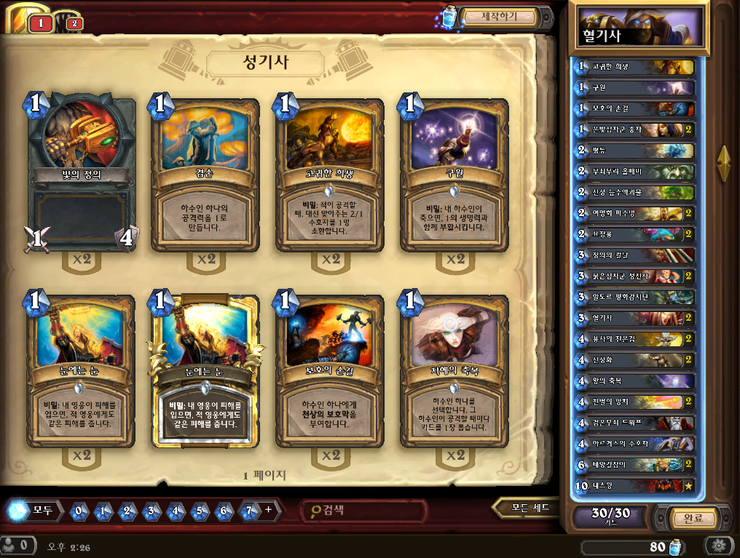Switch to the class tab numbered 1
The height and width of the screenshot is (558, 740).
[x=41, y=23]
